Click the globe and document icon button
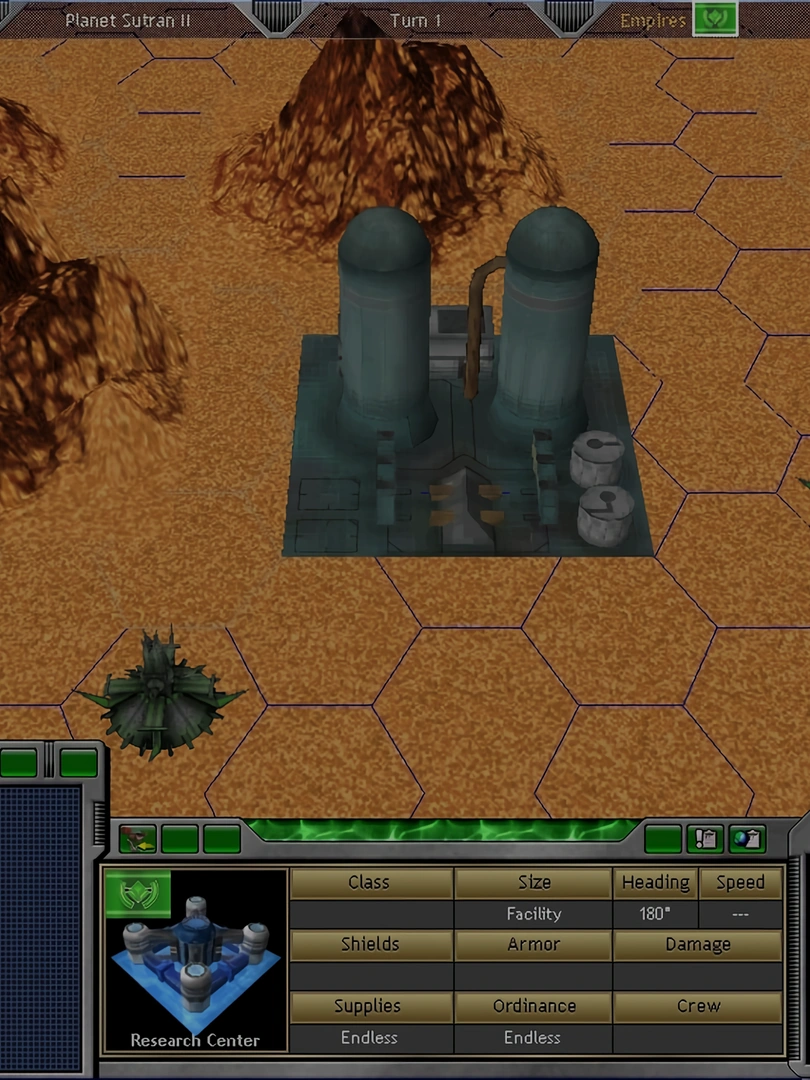The height and width of the screenshot is (1080, 810). [747, 838]
